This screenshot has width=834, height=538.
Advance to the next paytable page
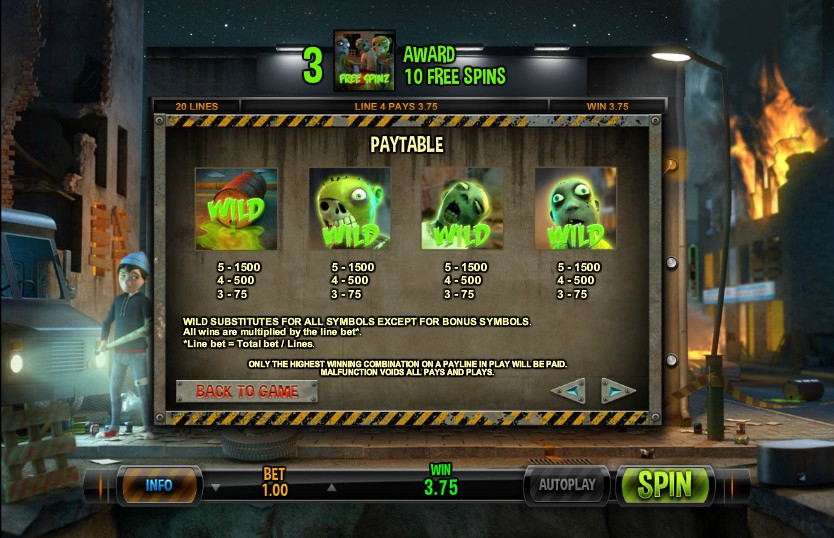click(618, 390)
